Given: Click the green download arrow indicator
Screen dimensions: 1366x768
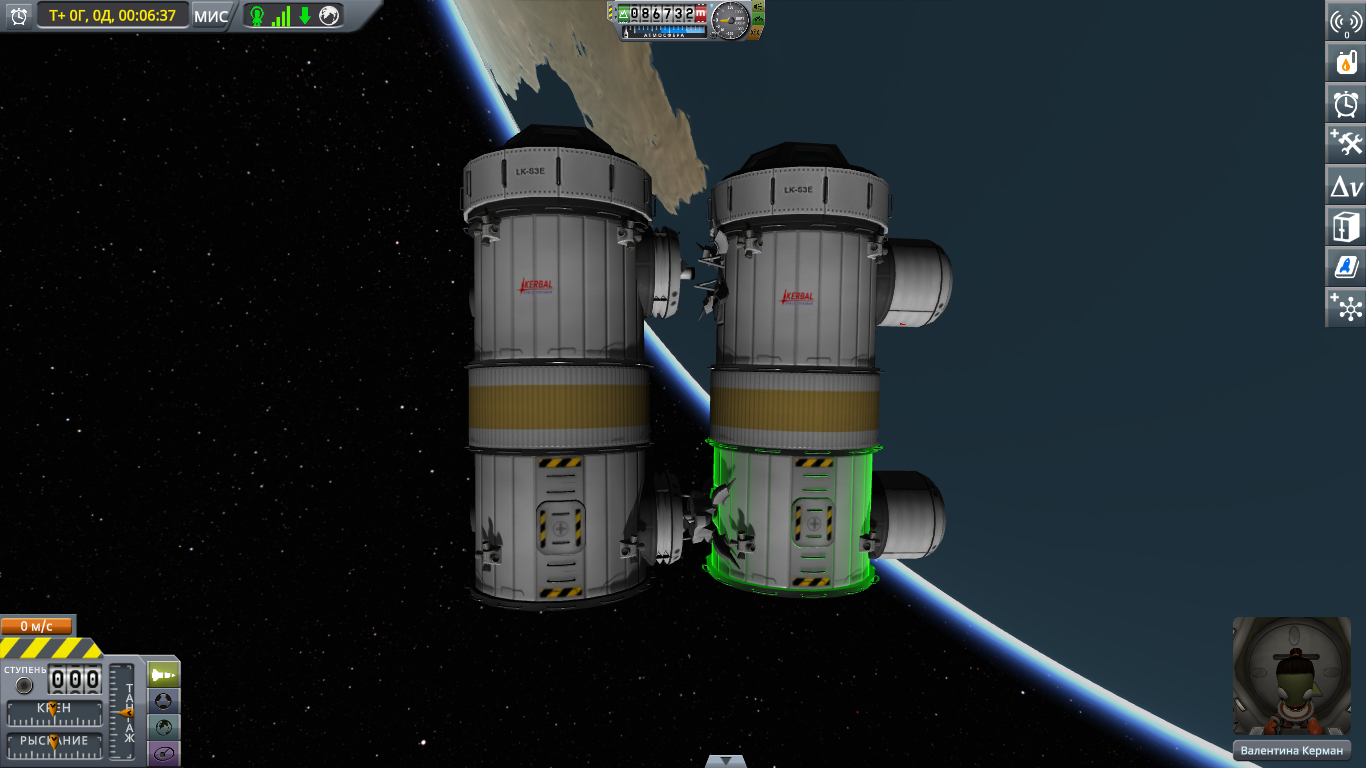Looking at the screenshot, I should point(305,15).
